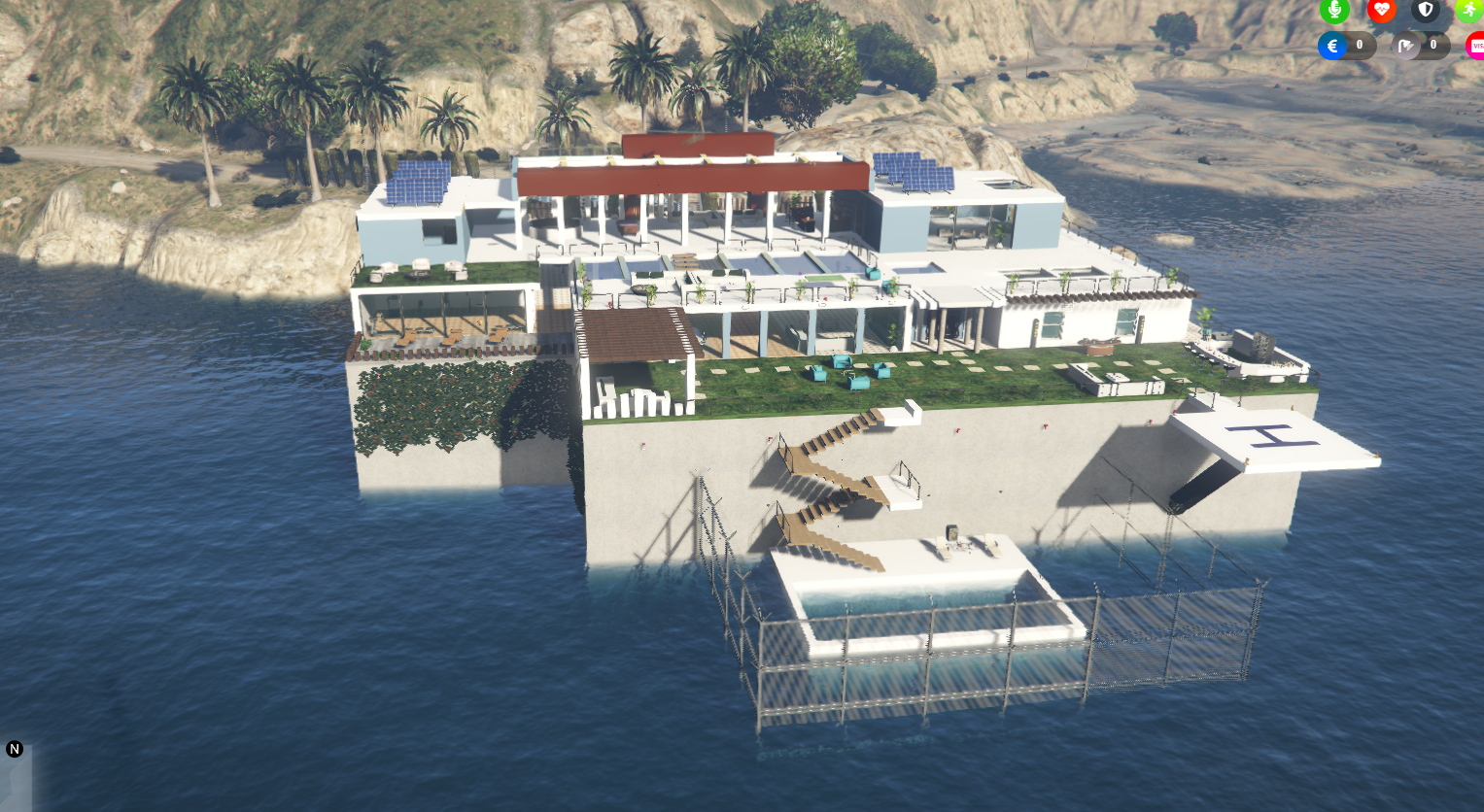The width and height of the screenshot is (1484, 812).
Task: Click the grey shower head icon
Action: [1406, 46]
